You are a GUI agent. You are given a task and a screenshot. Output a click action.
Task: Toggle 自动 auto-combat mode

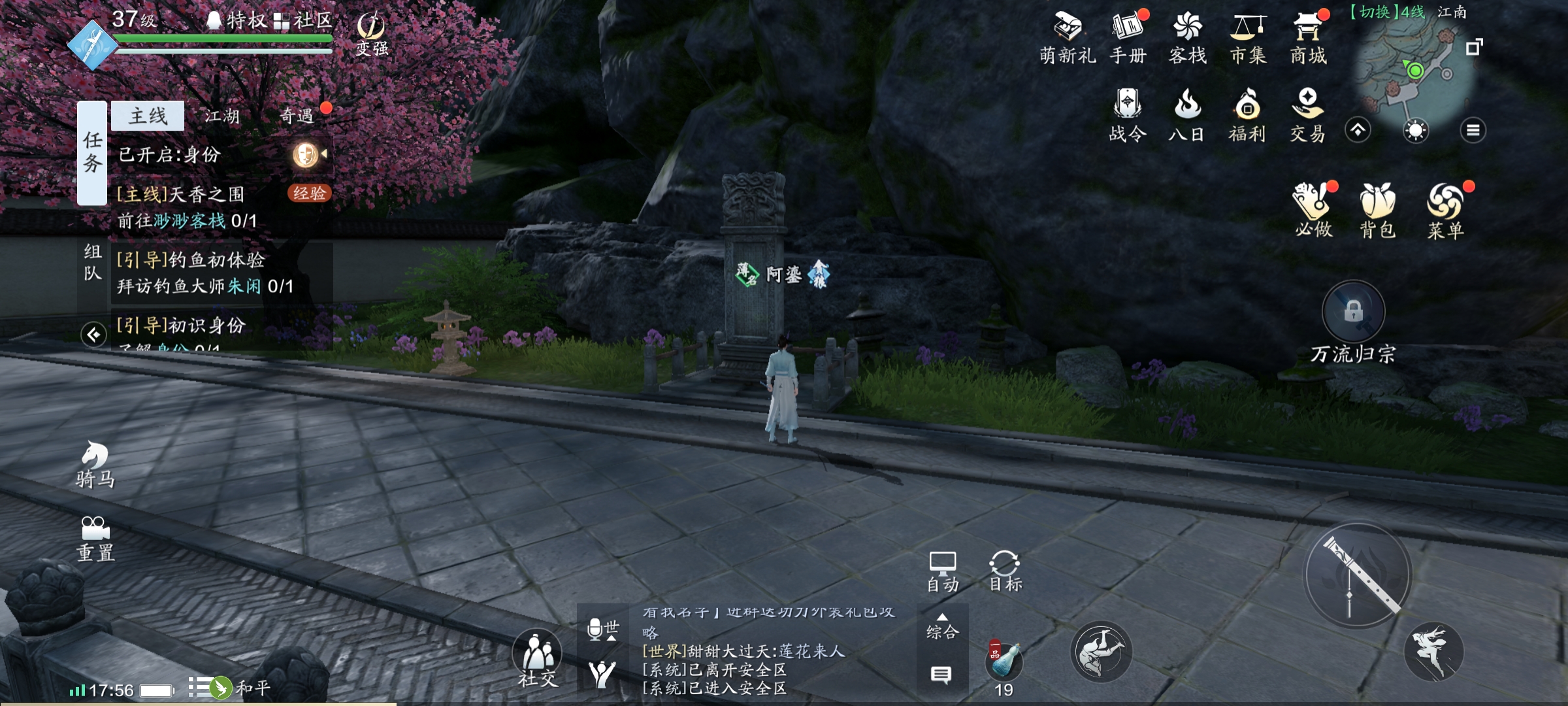tap(942, 572)
